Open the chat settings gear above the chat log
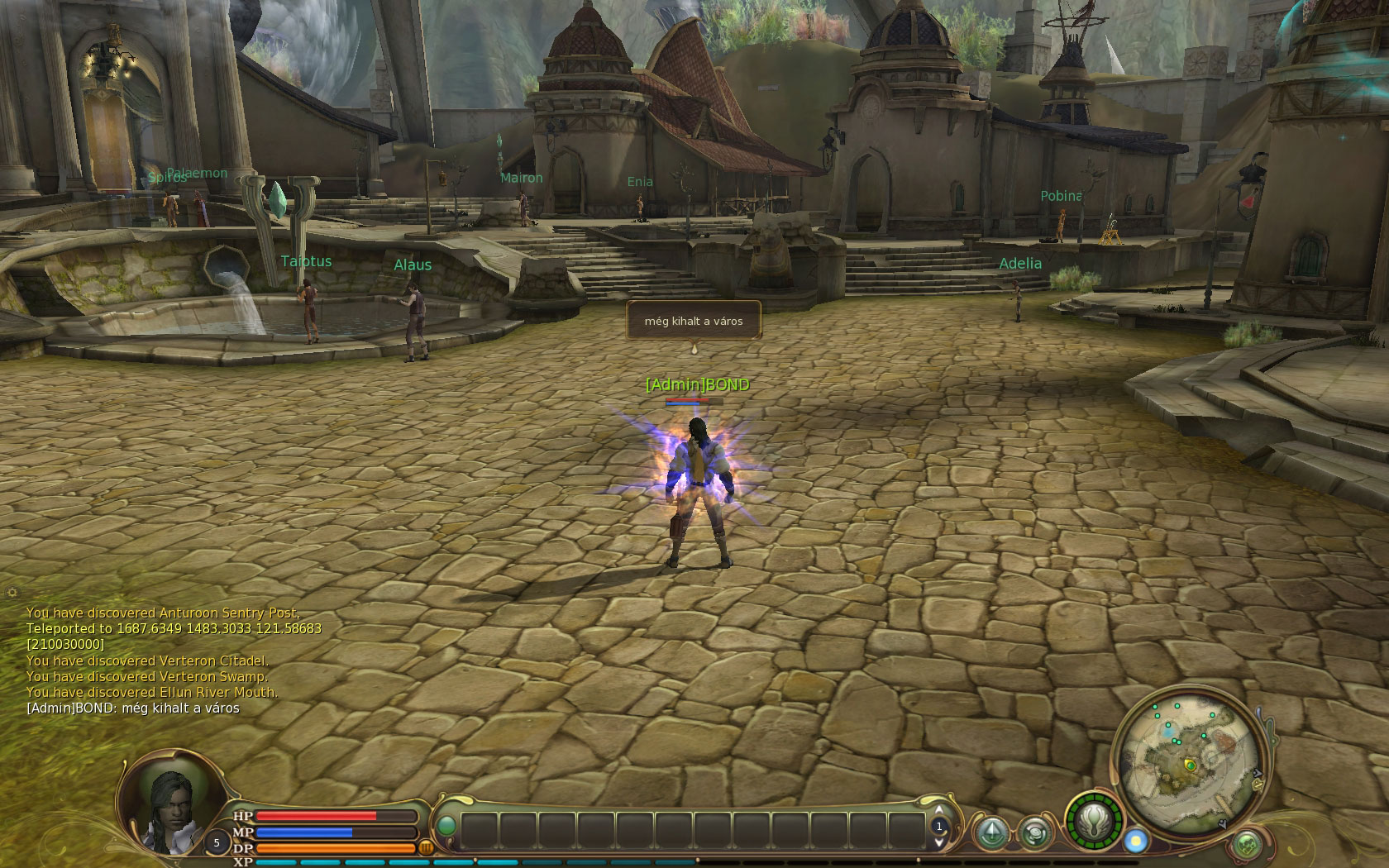This screenshot has height=868, width=1389. [12, 592]
